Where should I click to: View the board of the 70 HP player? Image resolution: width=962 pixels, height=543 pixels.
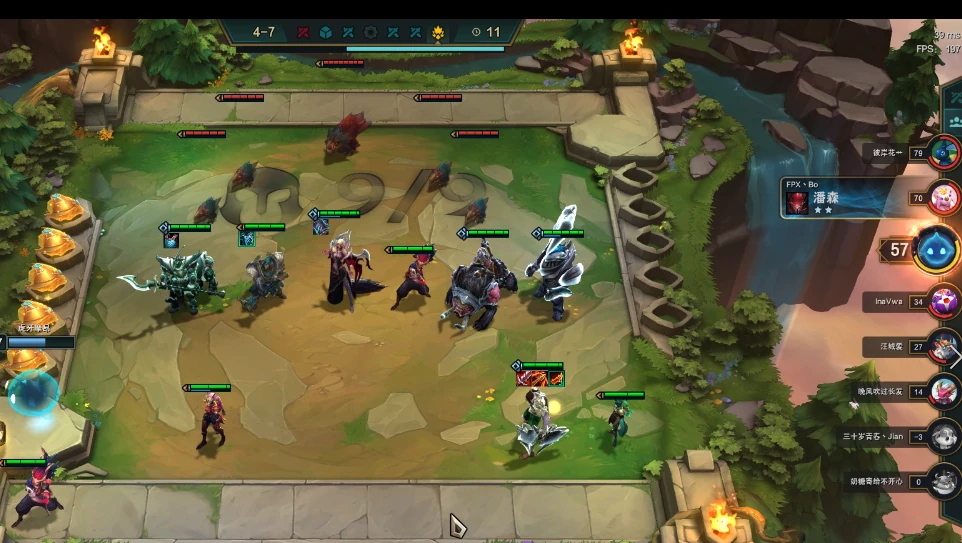coord(943,198)
